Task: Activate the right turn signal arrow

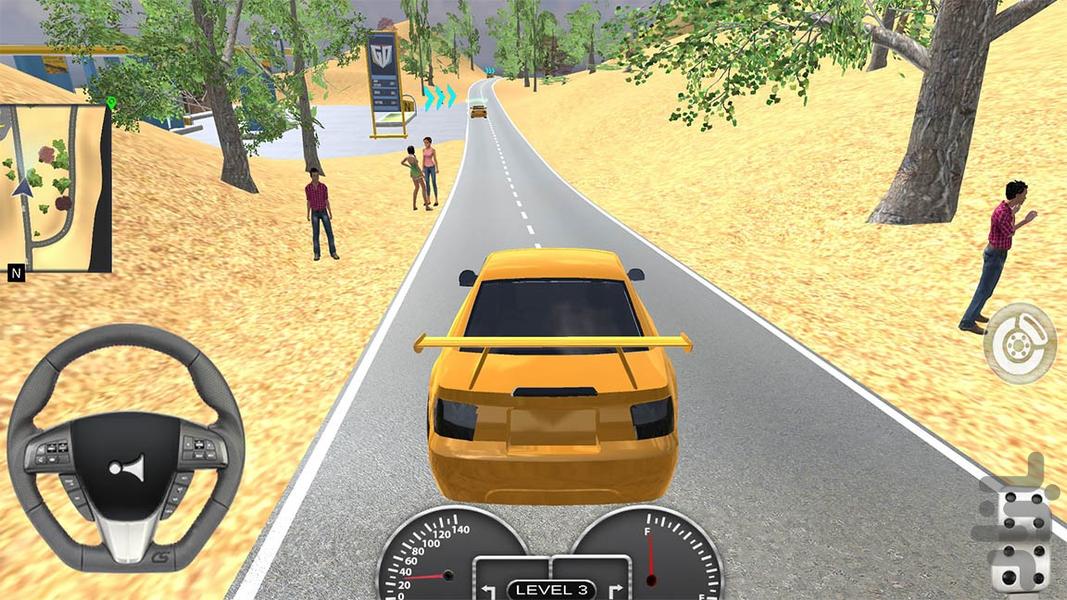Action: click(613, 589)
